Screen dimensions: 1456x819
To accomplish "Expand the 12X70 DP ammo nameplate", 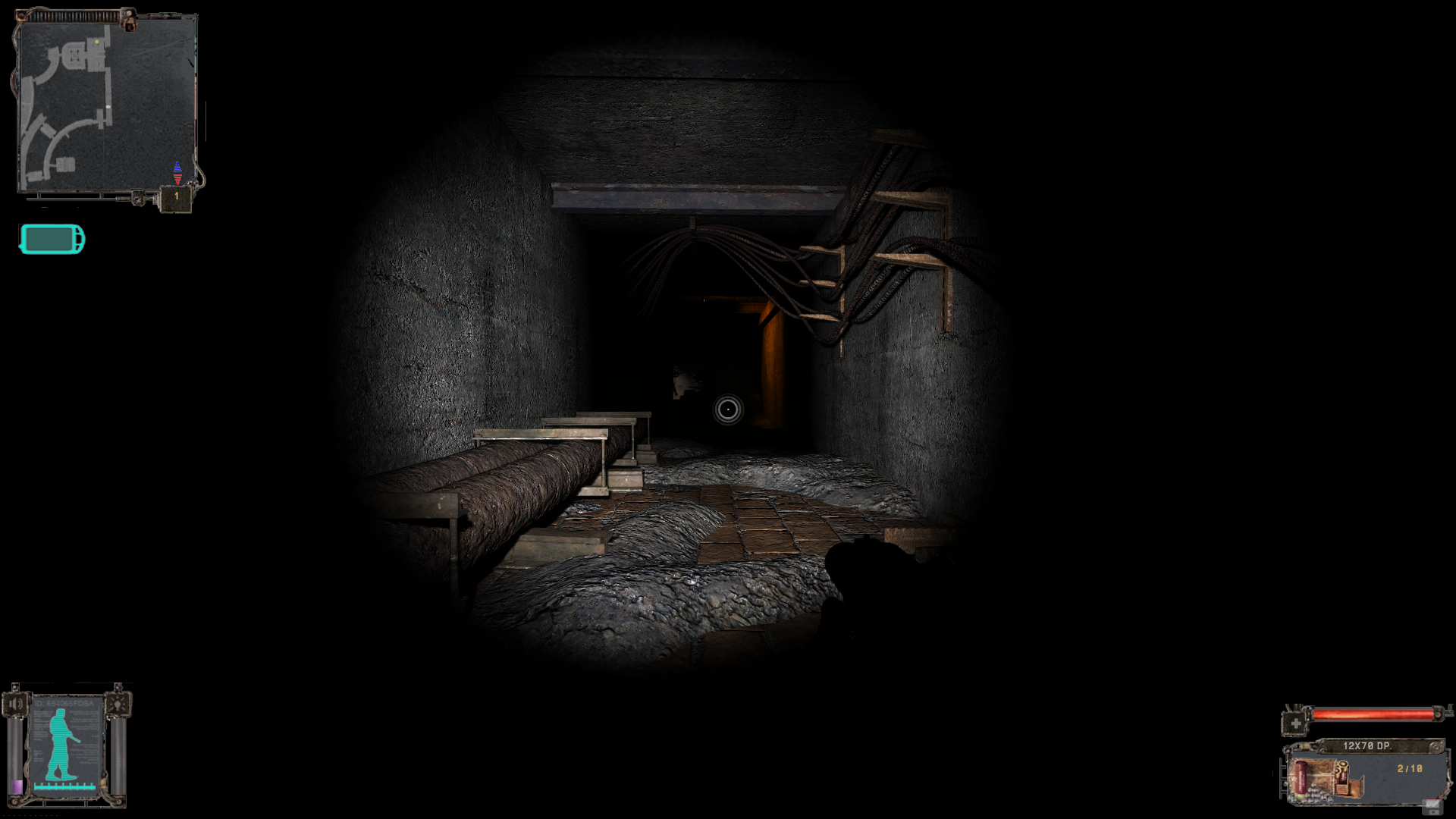I will point(1367,745).
